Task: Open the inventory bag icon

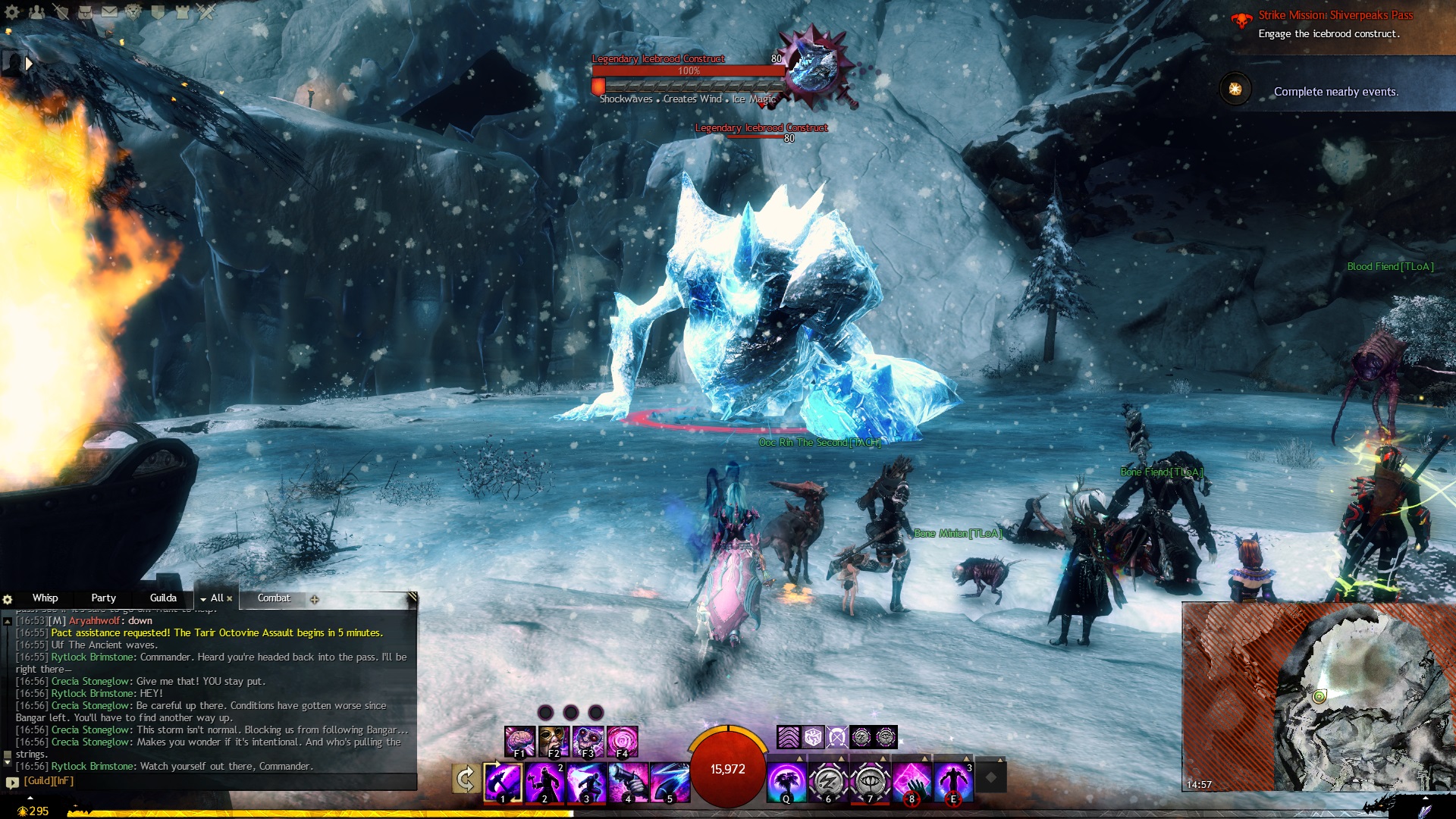Action: click(x=85, y=12)
